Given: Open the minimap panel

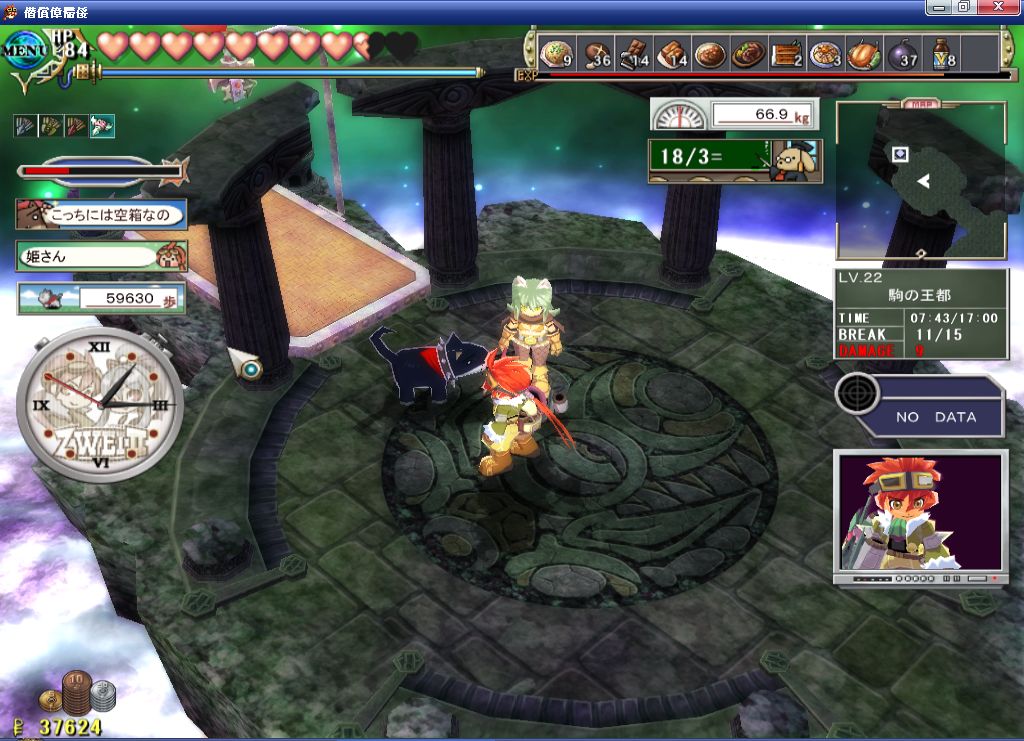Looking at the screenshot, I should click(920, 181).
